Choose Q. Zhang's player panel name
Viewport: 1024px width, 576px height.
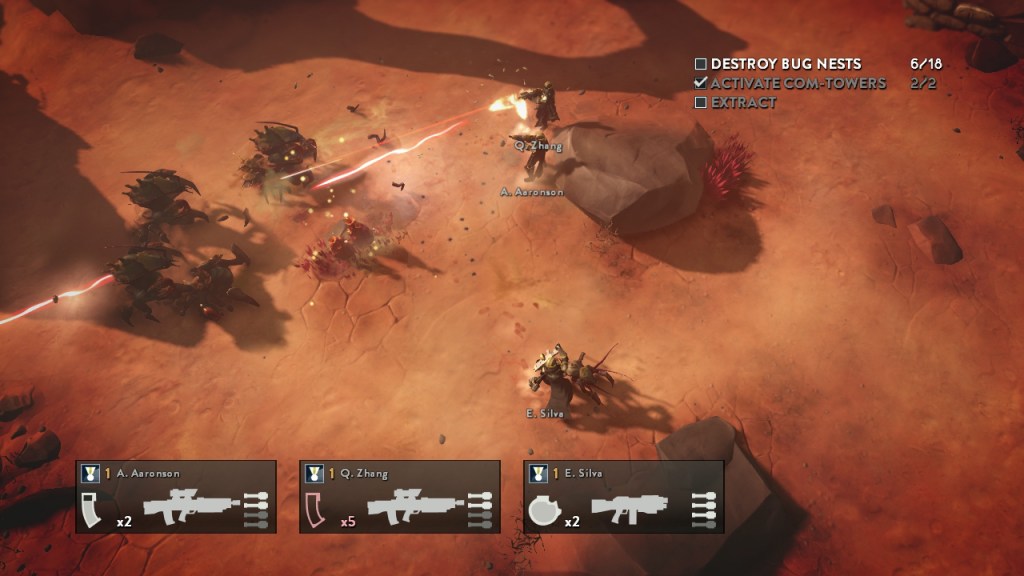364,473
